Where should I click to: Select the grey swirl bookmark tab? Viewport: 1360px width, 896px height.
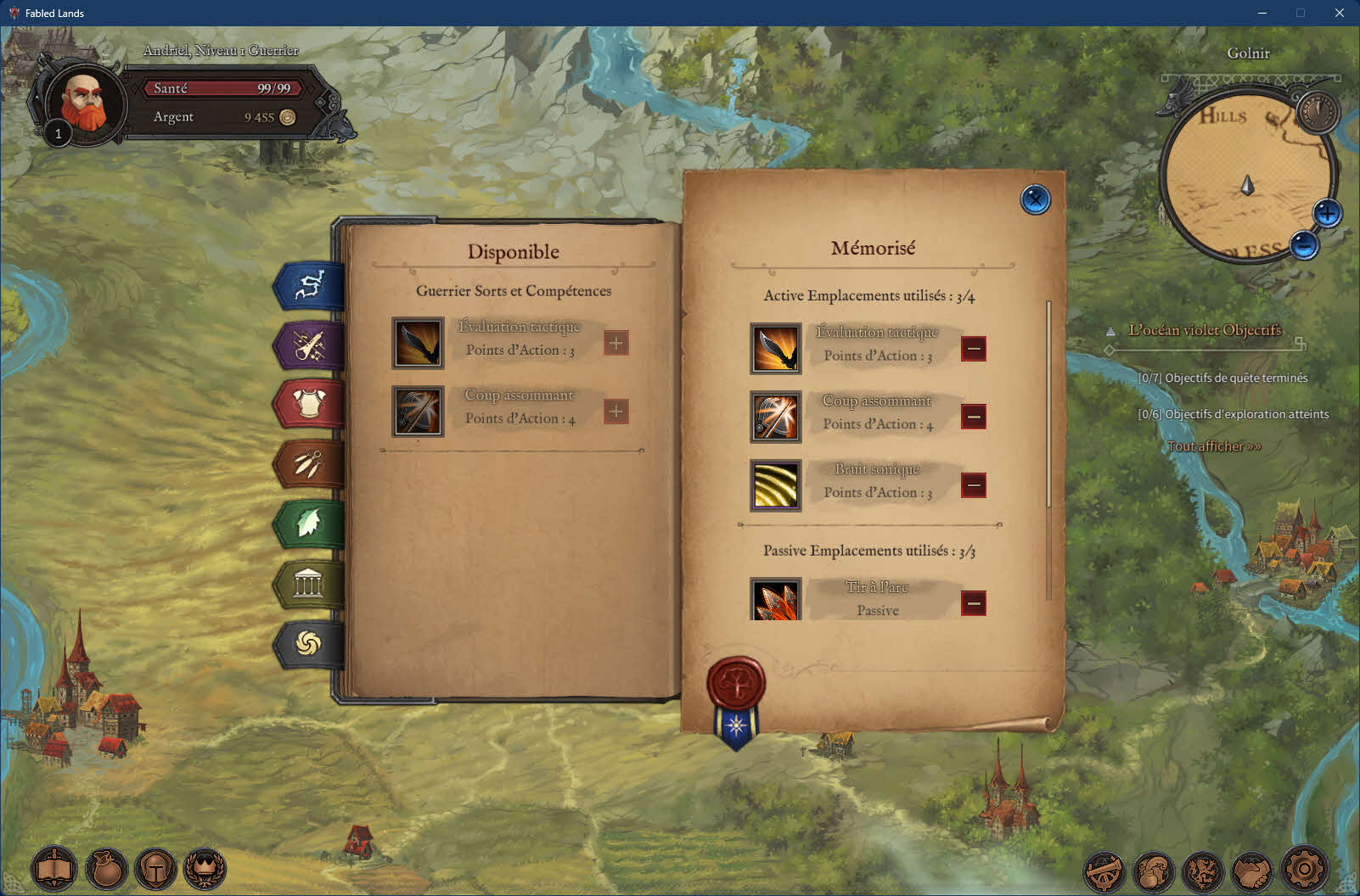pyautogui.click(x=309, y=644)
